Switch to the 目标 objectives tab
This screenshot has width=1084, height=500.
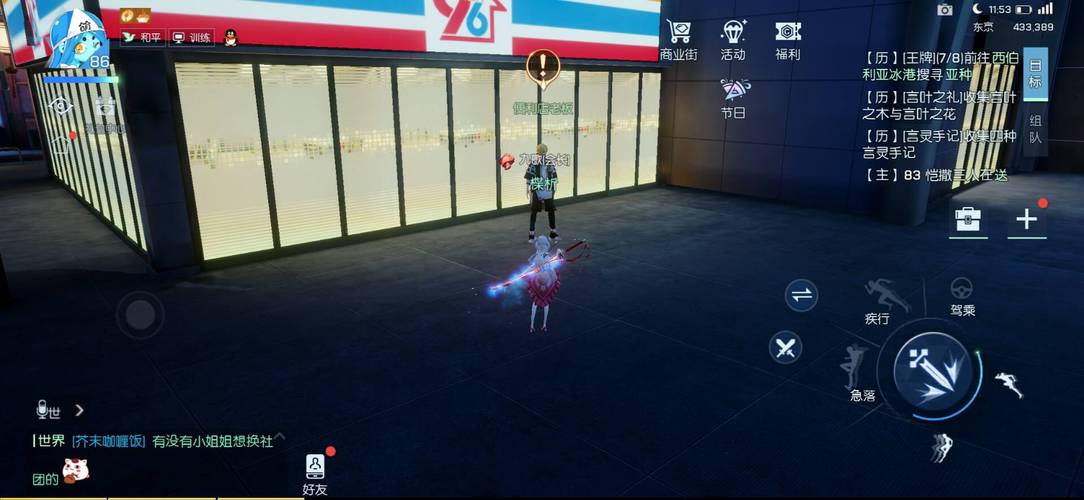(x=1035, y=72)
